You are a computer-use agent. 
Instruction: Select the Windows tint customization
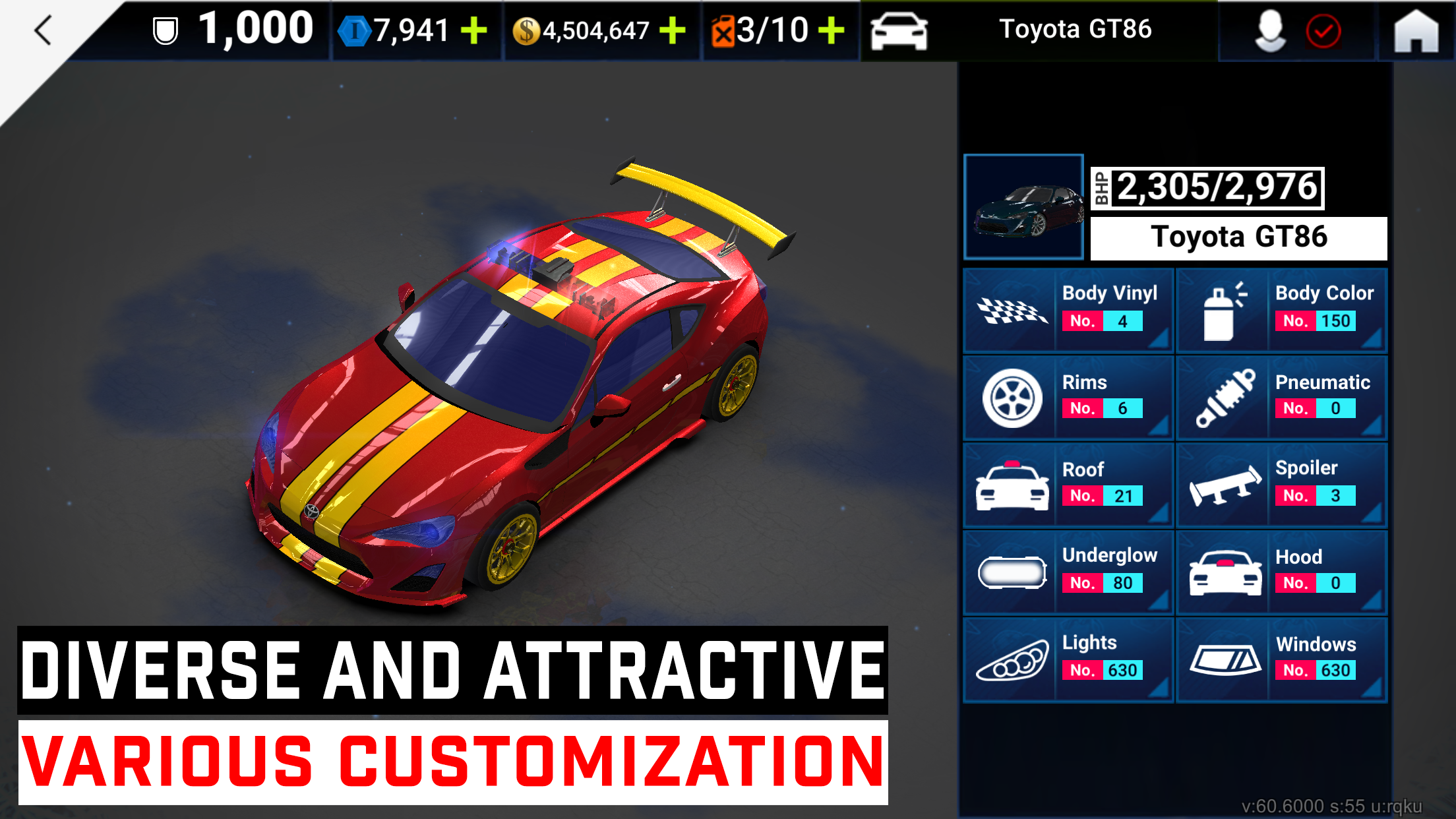[1224, 659]
